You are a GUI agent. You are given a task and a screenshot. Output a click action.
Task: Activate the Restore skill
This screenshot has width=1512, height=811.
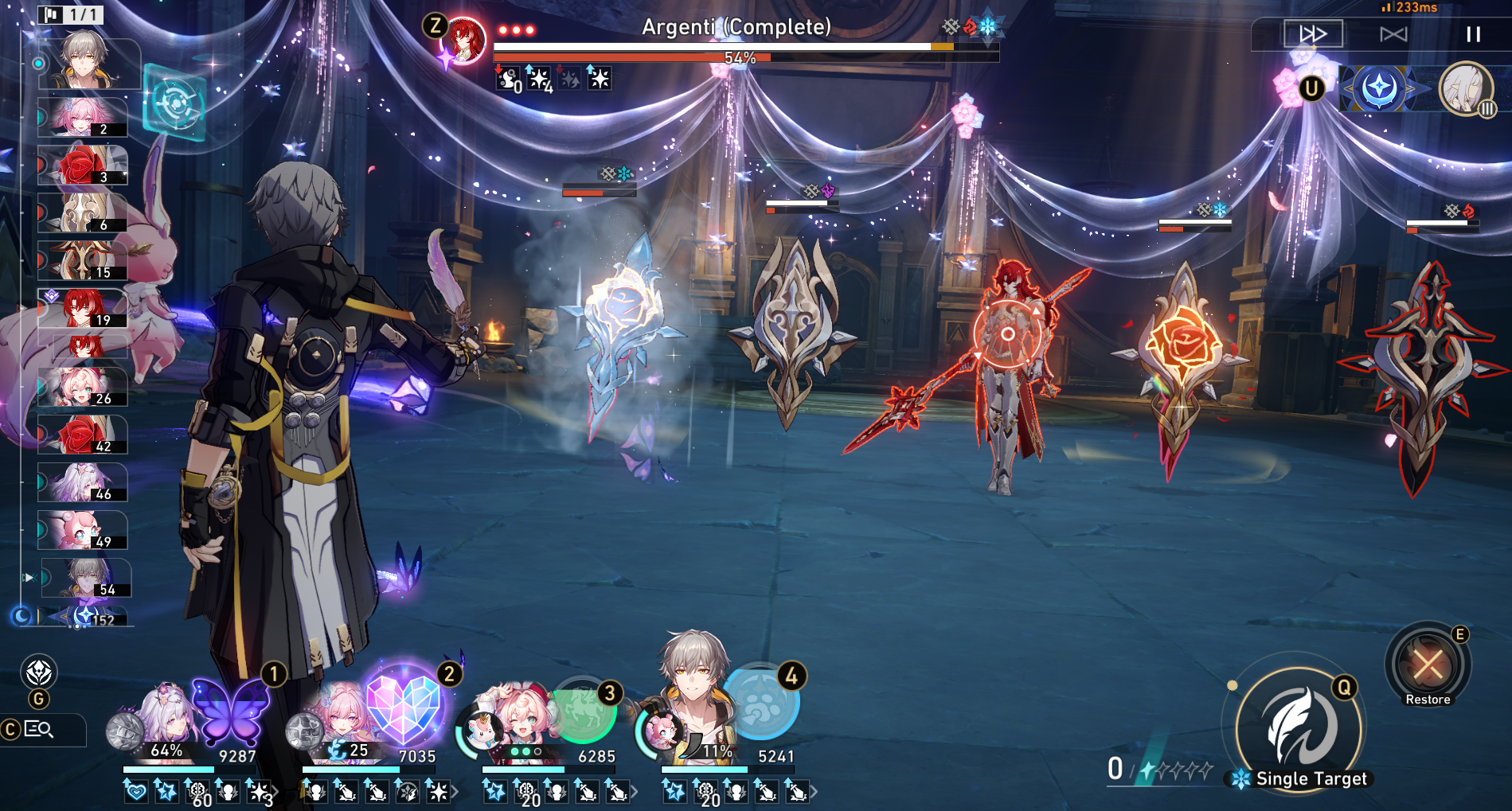(x=1428, y=665)
